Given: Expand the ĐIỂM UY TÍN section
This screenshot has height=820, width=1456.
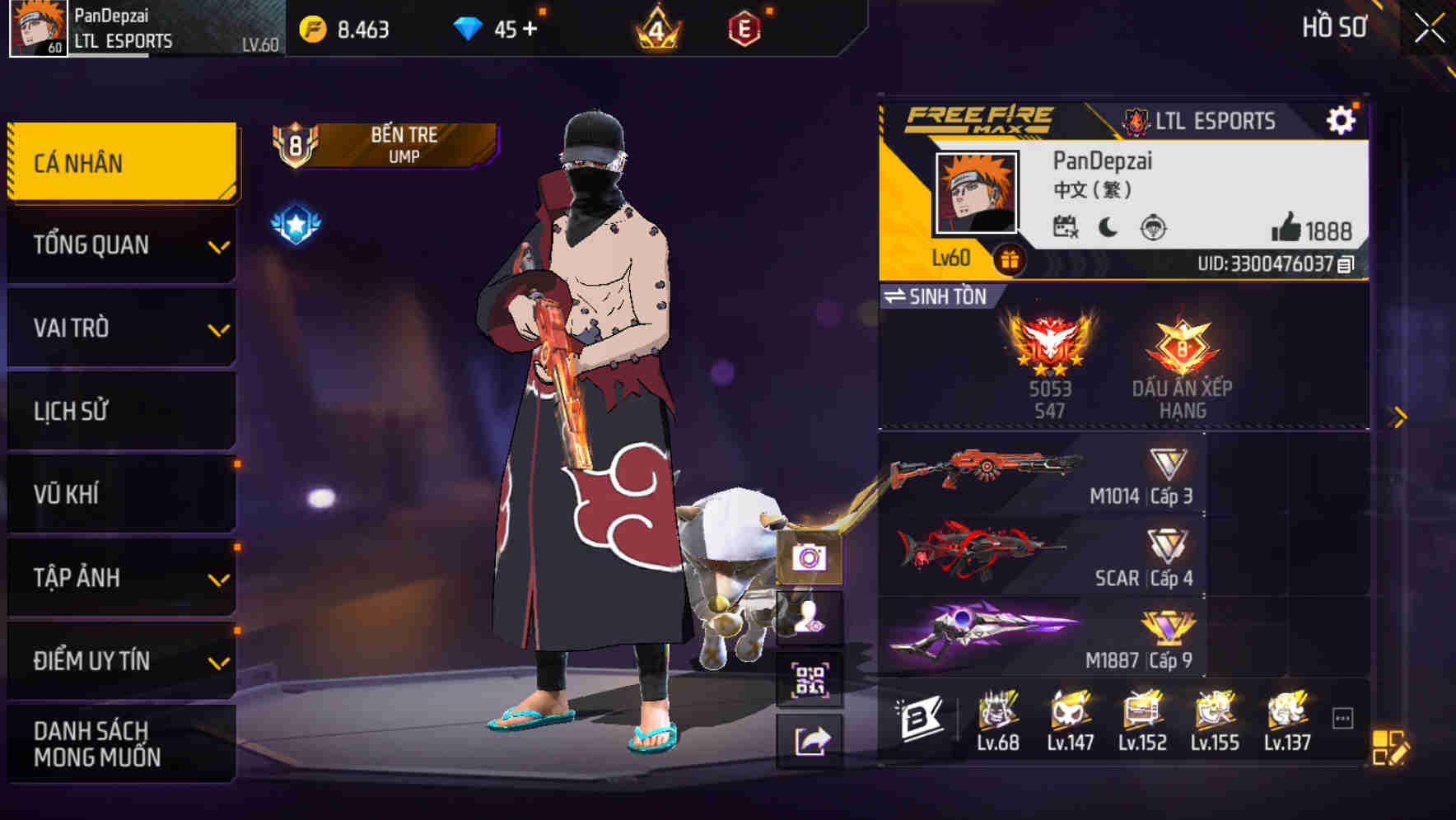Looking at the screenshot, I should 120,659.
